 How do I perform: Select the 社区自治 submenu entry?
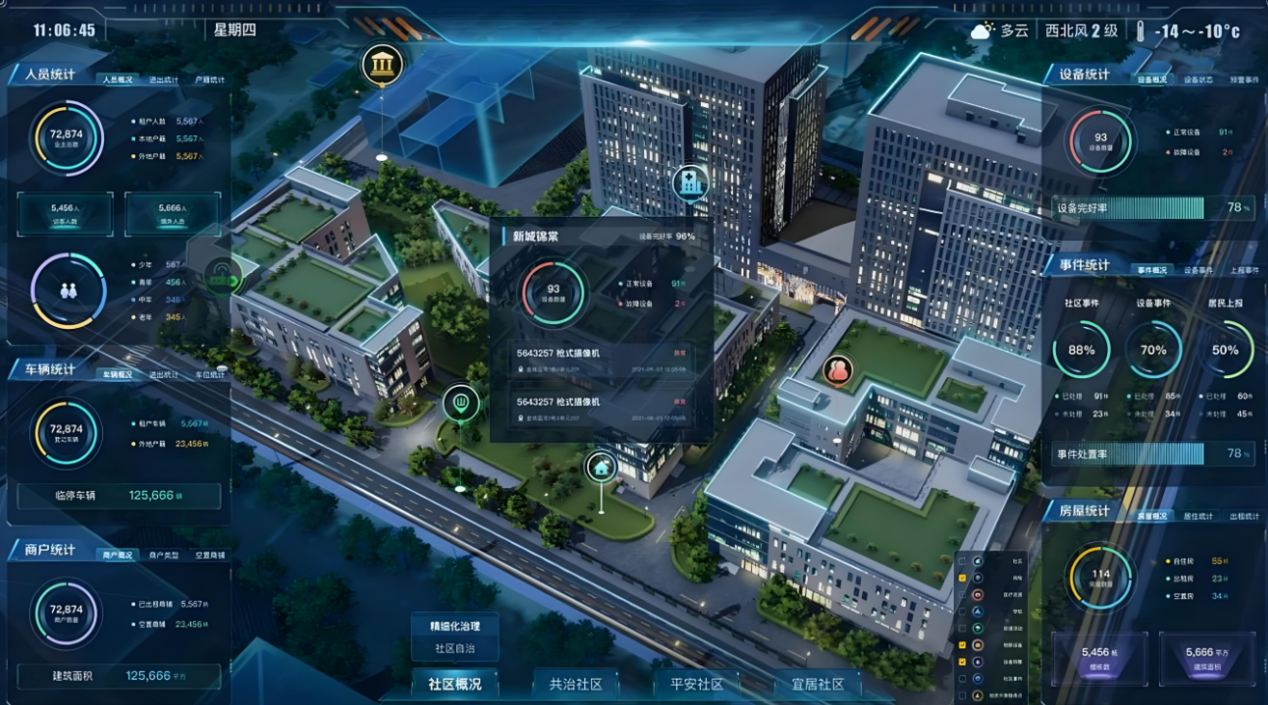tap(455, 648)
